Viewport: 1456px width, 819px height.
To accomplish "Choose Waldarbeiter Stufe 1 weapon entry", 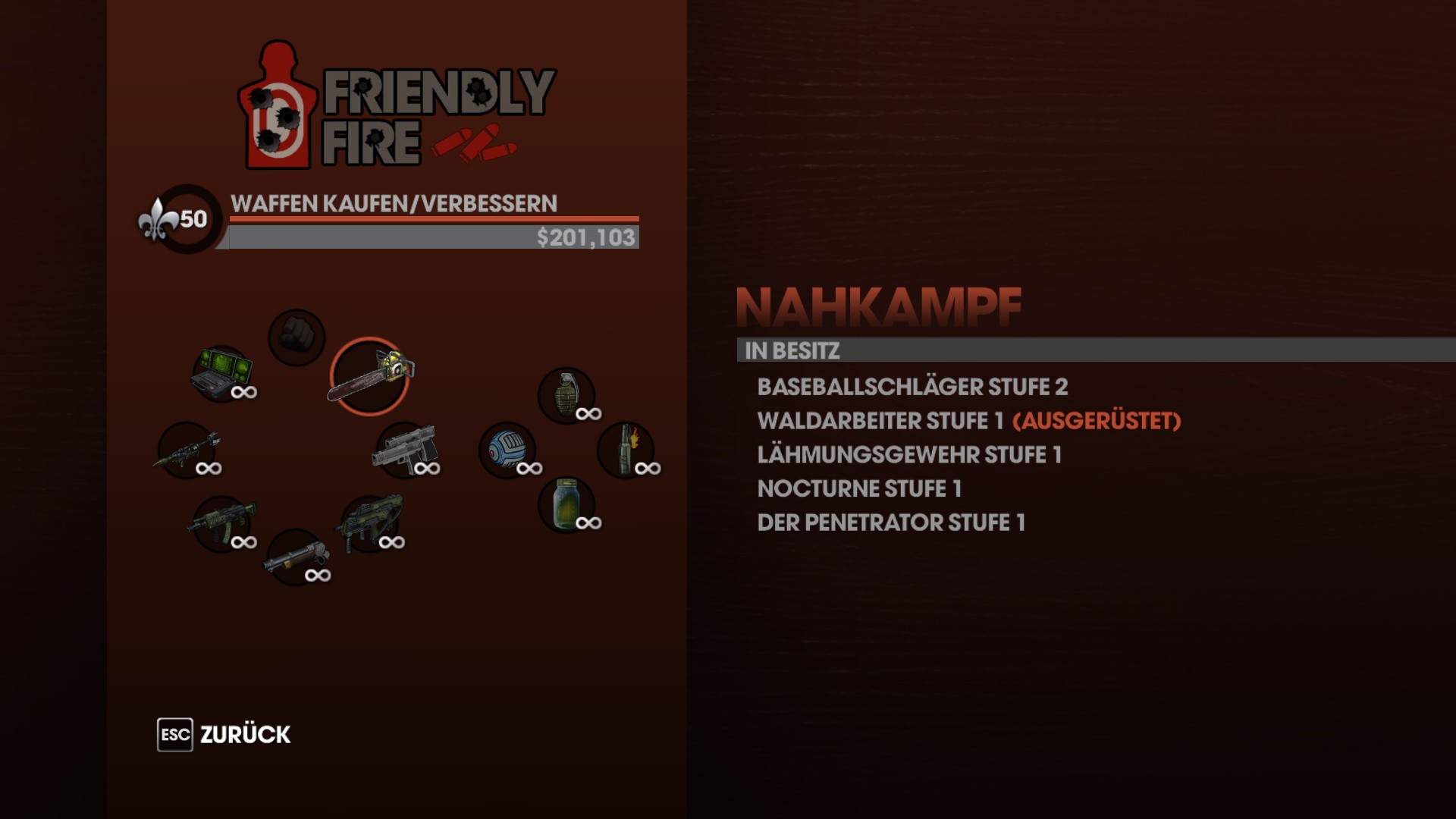I will point(880,421).
